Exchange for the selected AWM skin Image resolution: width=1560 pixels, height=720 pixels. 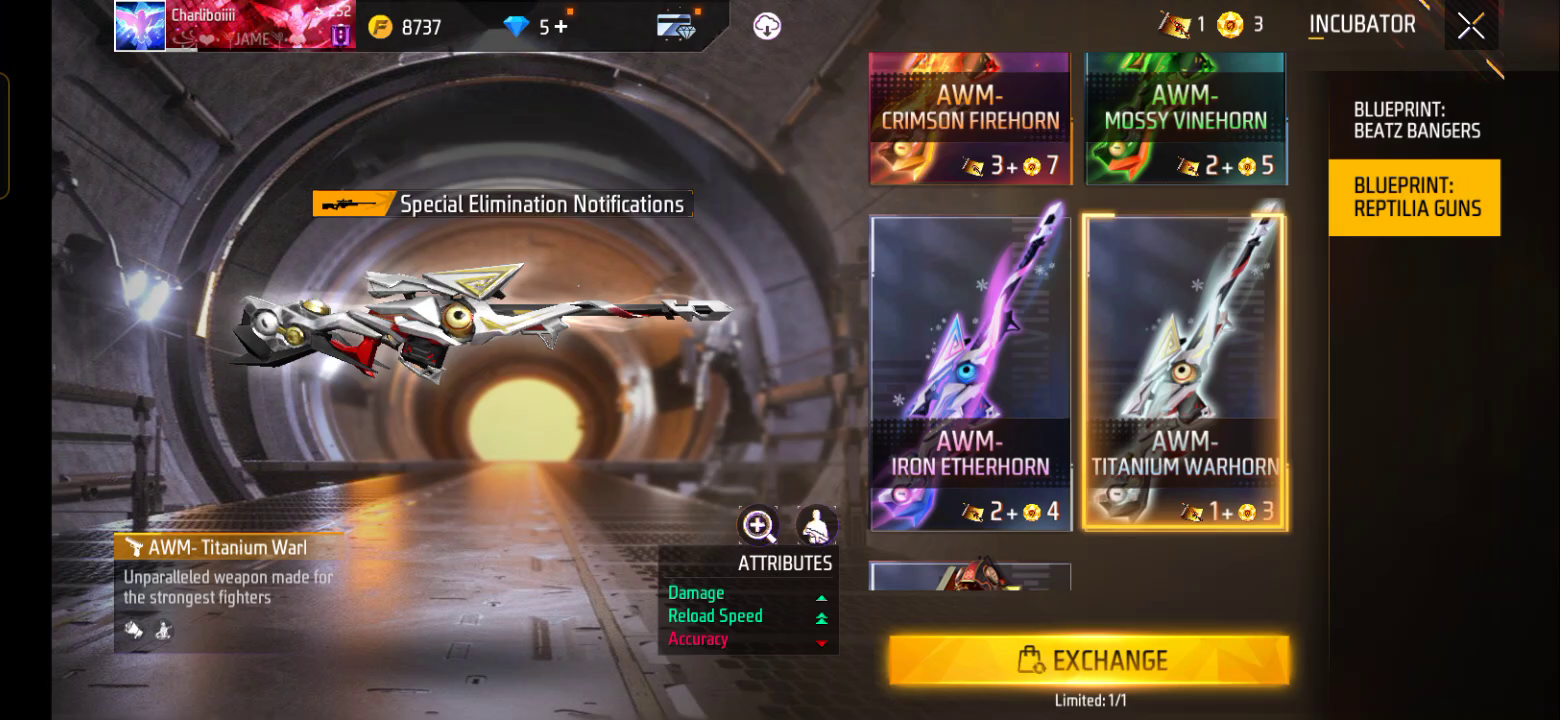(x=1089, y=660)
